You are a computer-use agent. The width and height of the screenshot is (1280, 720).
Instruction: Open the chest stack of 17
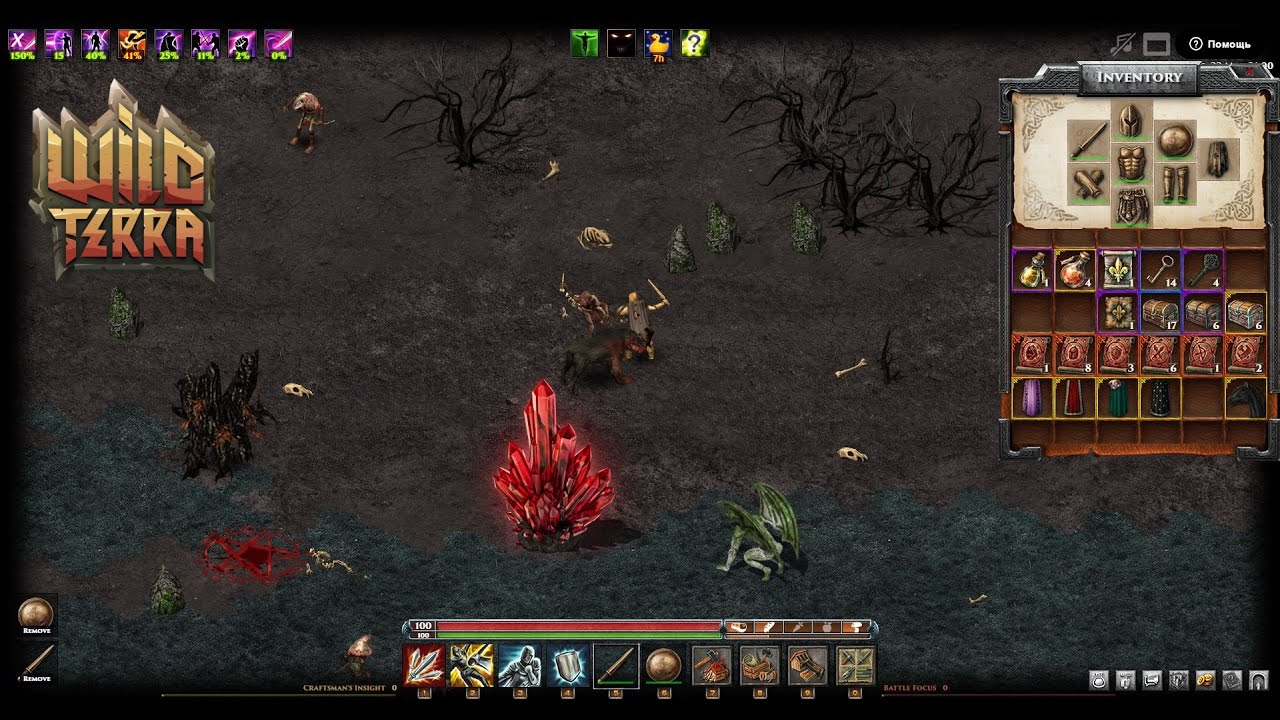[x=1160, y=312]
